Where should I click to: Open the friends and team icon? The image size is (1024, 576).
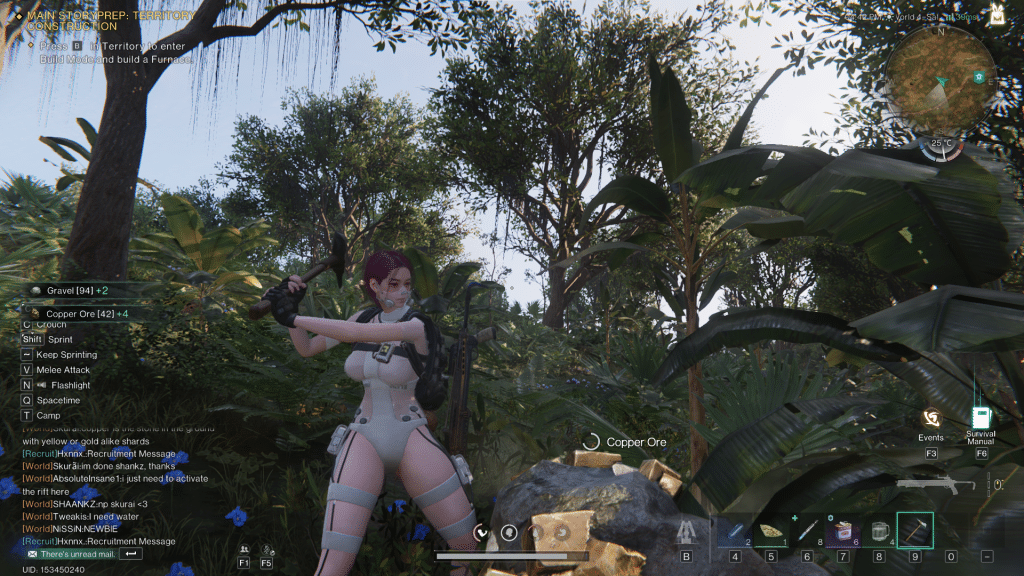(243, 549)
